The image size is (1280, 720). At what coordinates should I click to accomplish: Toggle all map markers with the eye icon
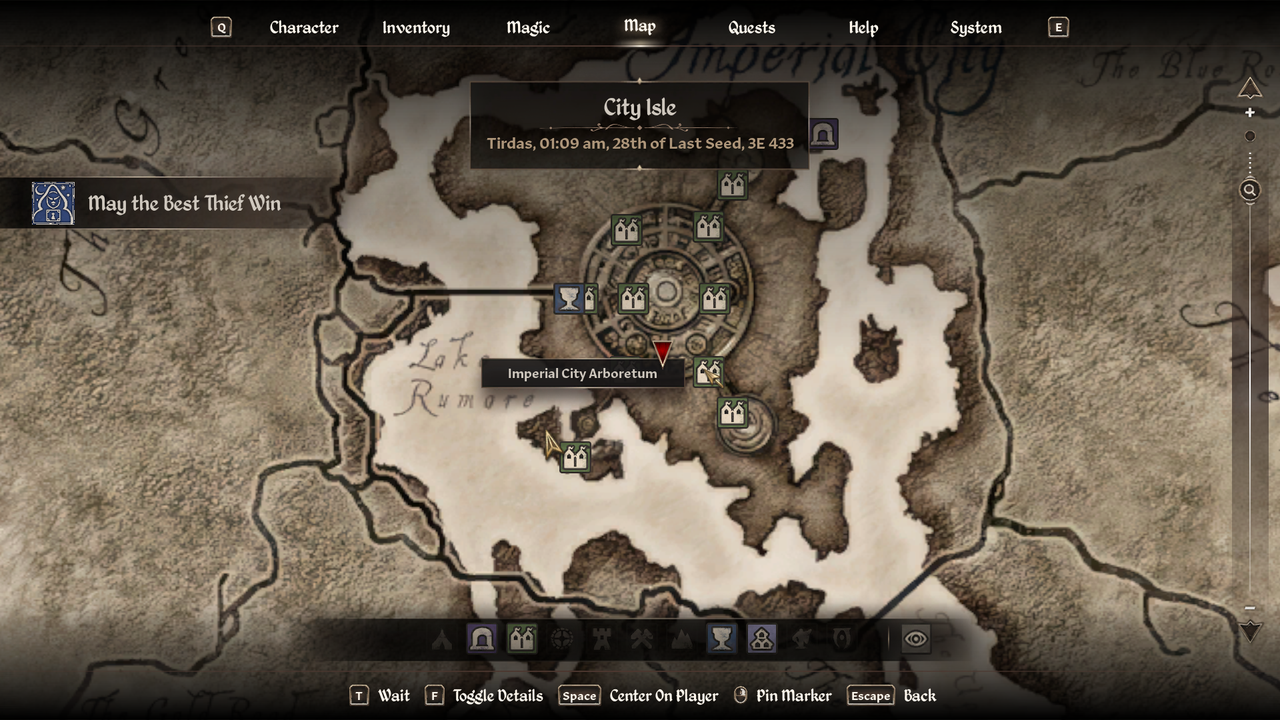[x=917, y=640]
